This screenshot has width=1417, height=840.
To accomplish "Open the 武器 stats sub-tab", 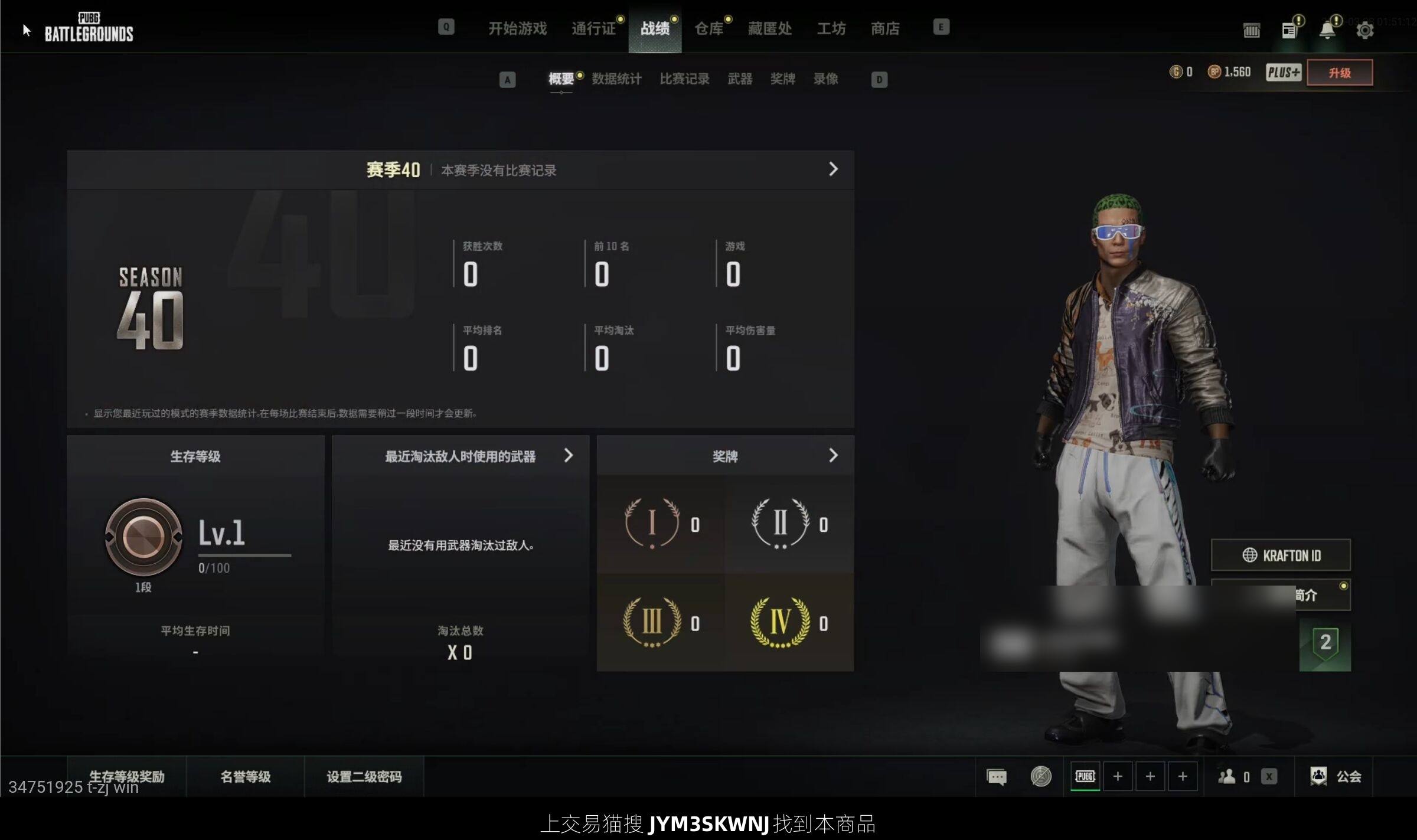I will (x=740, y=79).
